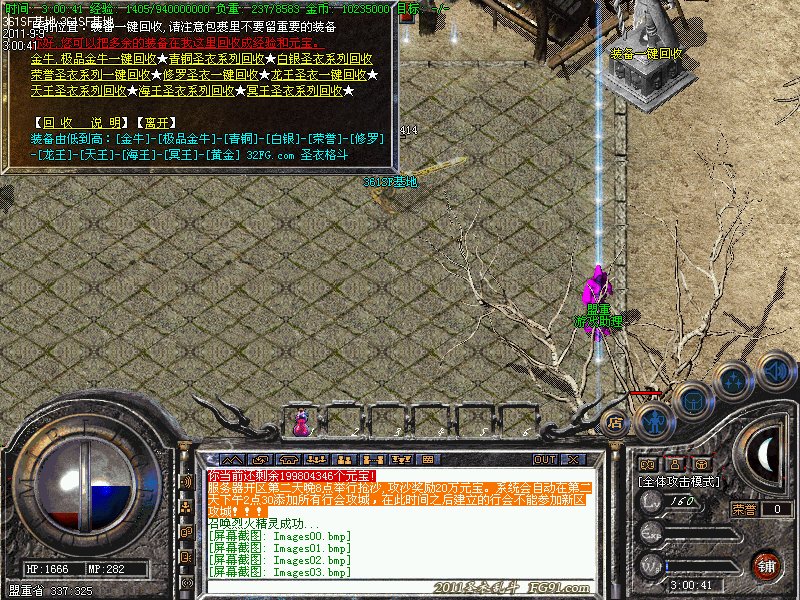Click 冥王圣衣系列回收 recycle link
The width and height of the screenshot is (800, 600).
pyautogui.click(x=294, y=90)
